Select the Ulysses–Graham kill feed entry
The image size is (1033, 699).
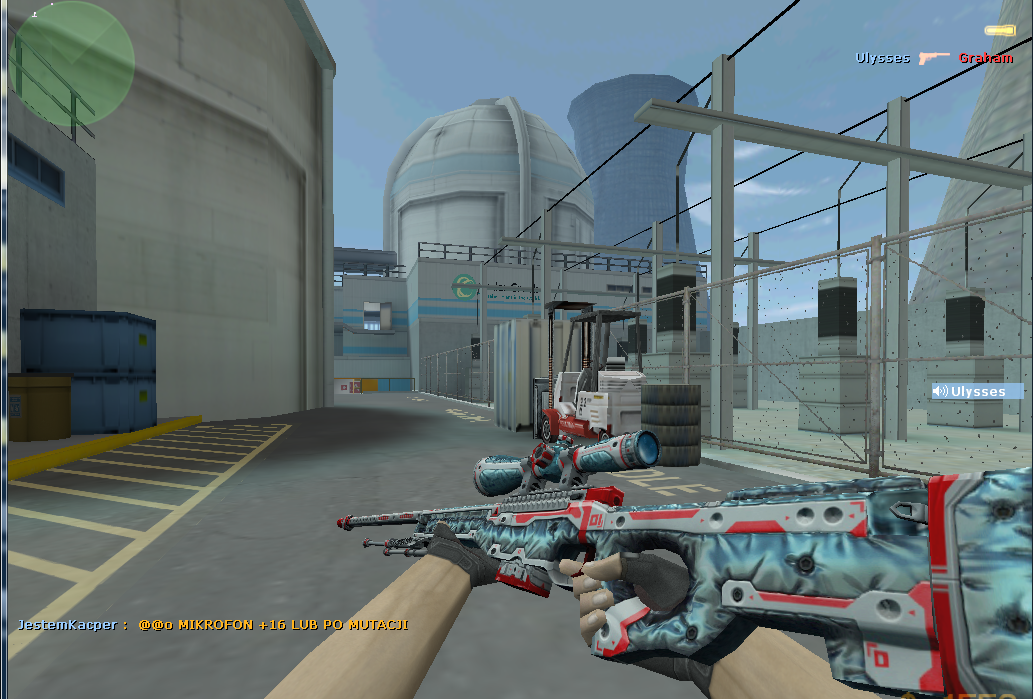click(933, 58)
